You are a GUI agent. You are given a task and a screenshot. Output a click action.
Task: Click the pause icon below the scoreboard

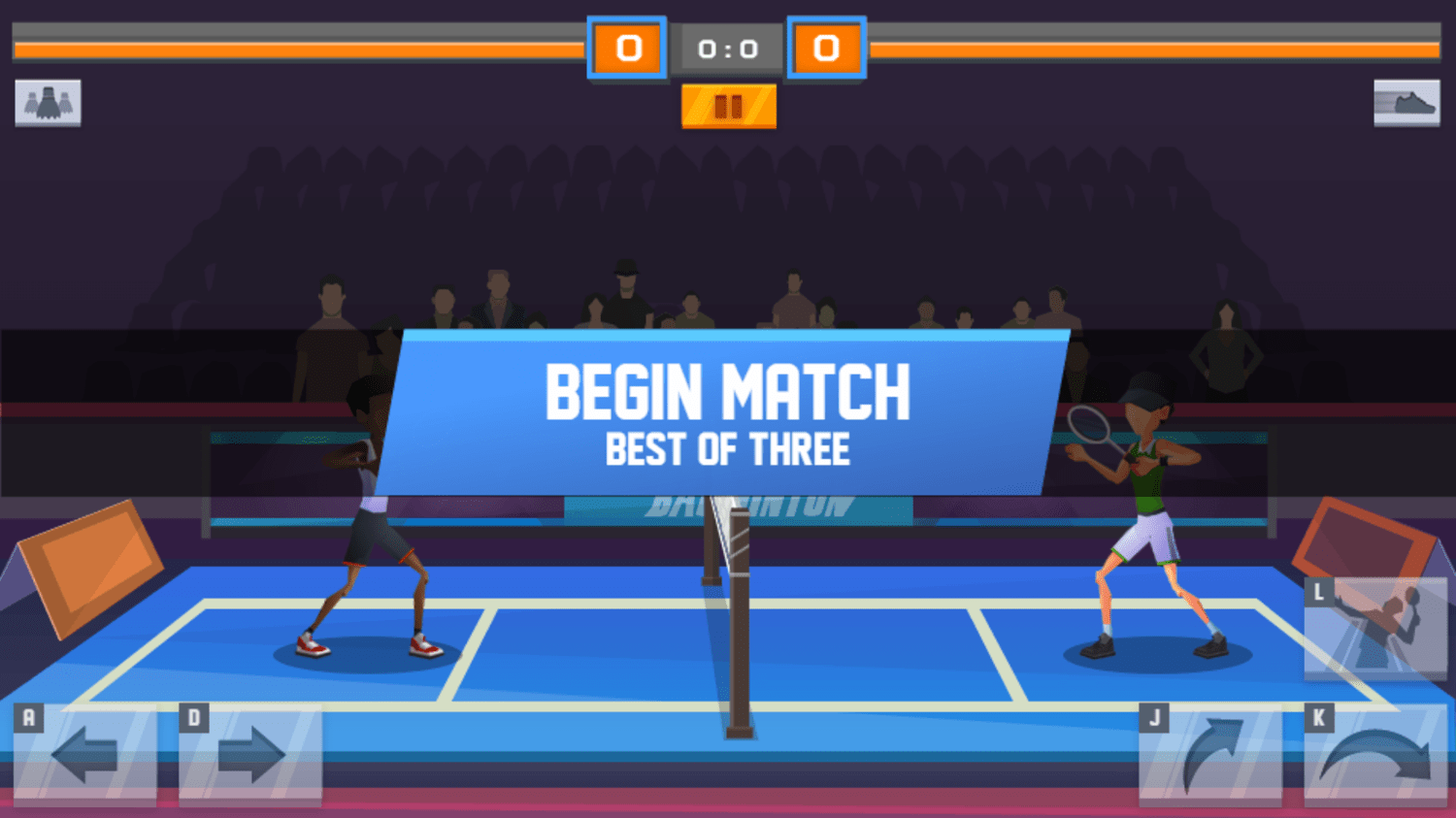(x=729, y=104)
